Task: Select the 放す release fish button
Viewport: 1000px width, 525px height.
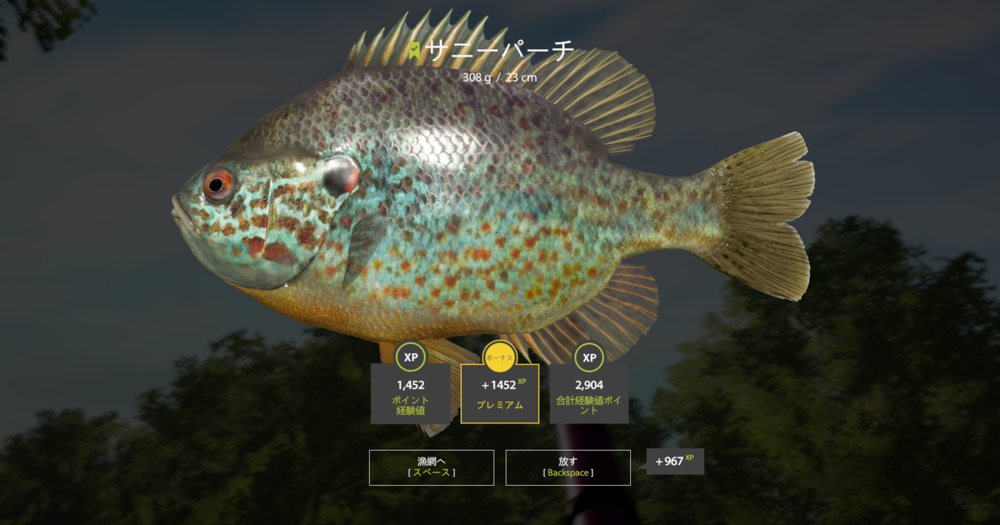Action: coord(568,467)
